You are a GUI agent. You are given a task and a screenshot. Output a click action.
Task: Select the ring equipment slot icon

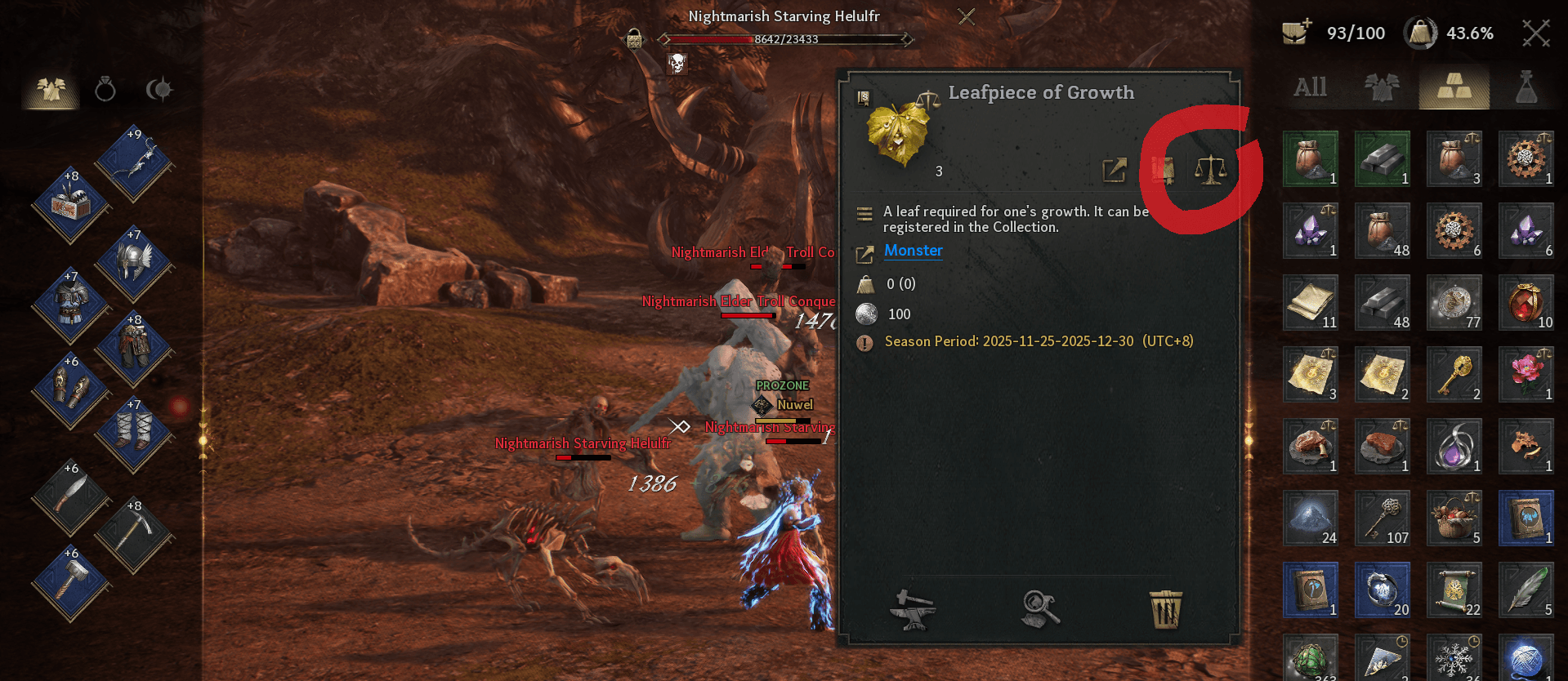(104, 90)
